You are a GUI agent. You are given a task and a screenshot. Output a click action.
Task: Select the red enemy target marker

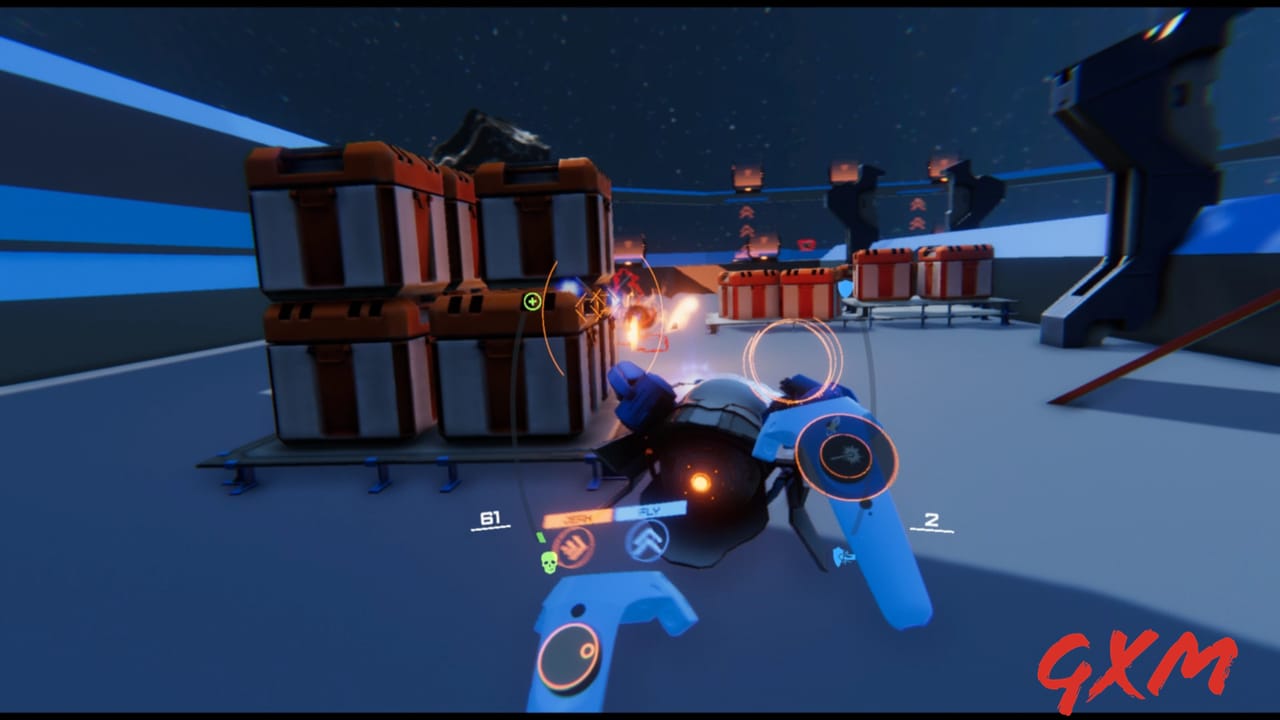[626, 281]
